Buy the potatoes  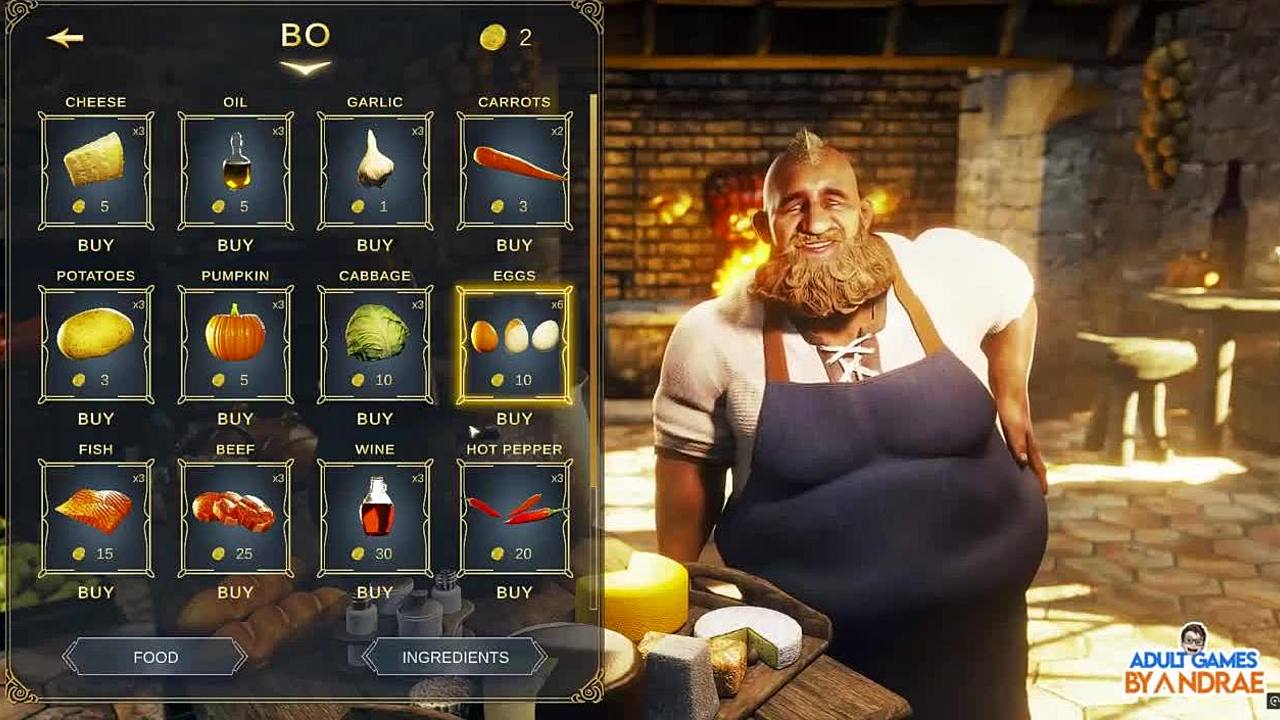pyautogui.click(x=96, y=419)
